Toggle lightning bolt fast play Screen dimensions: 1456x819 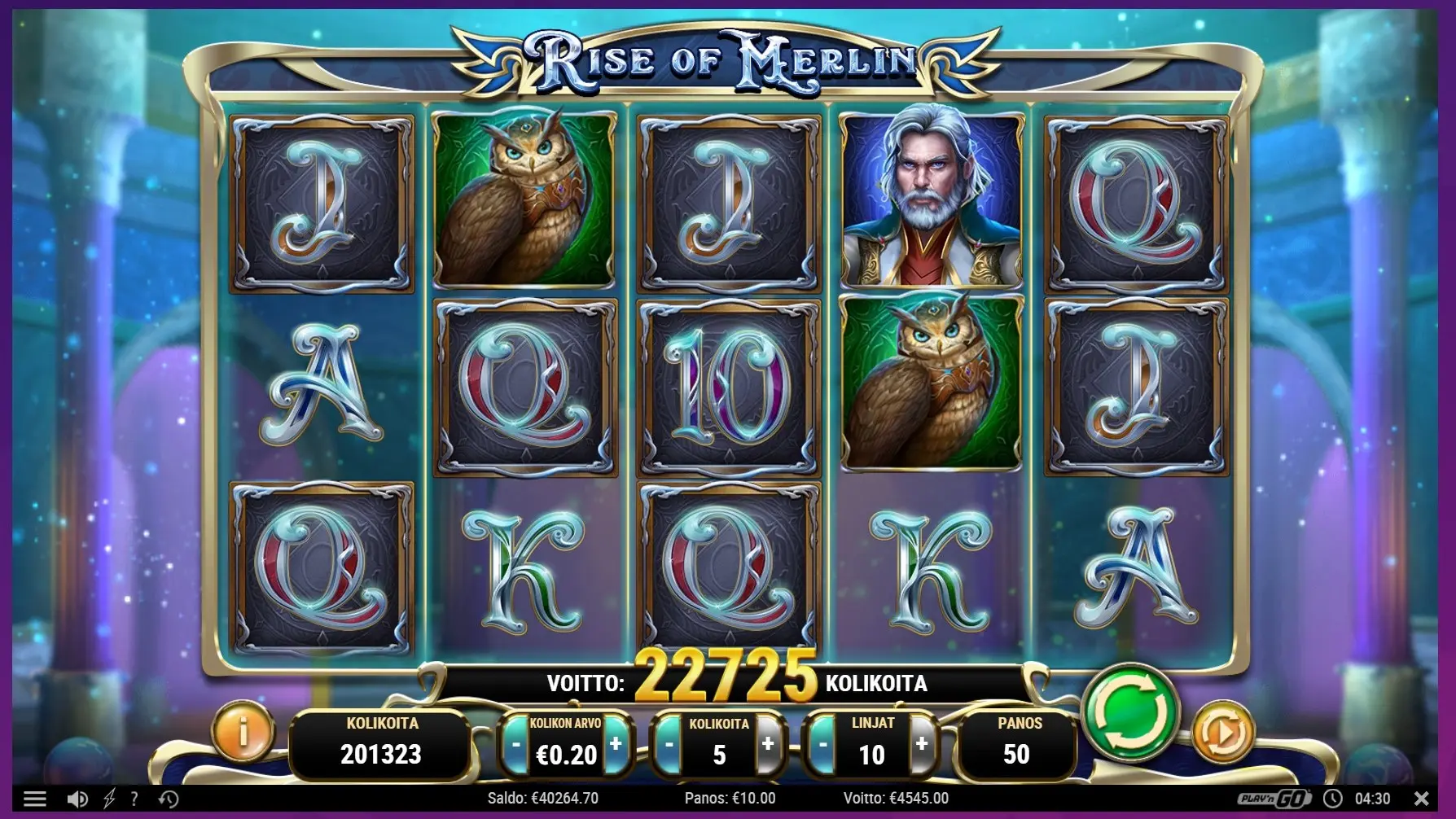click(109, 799)
